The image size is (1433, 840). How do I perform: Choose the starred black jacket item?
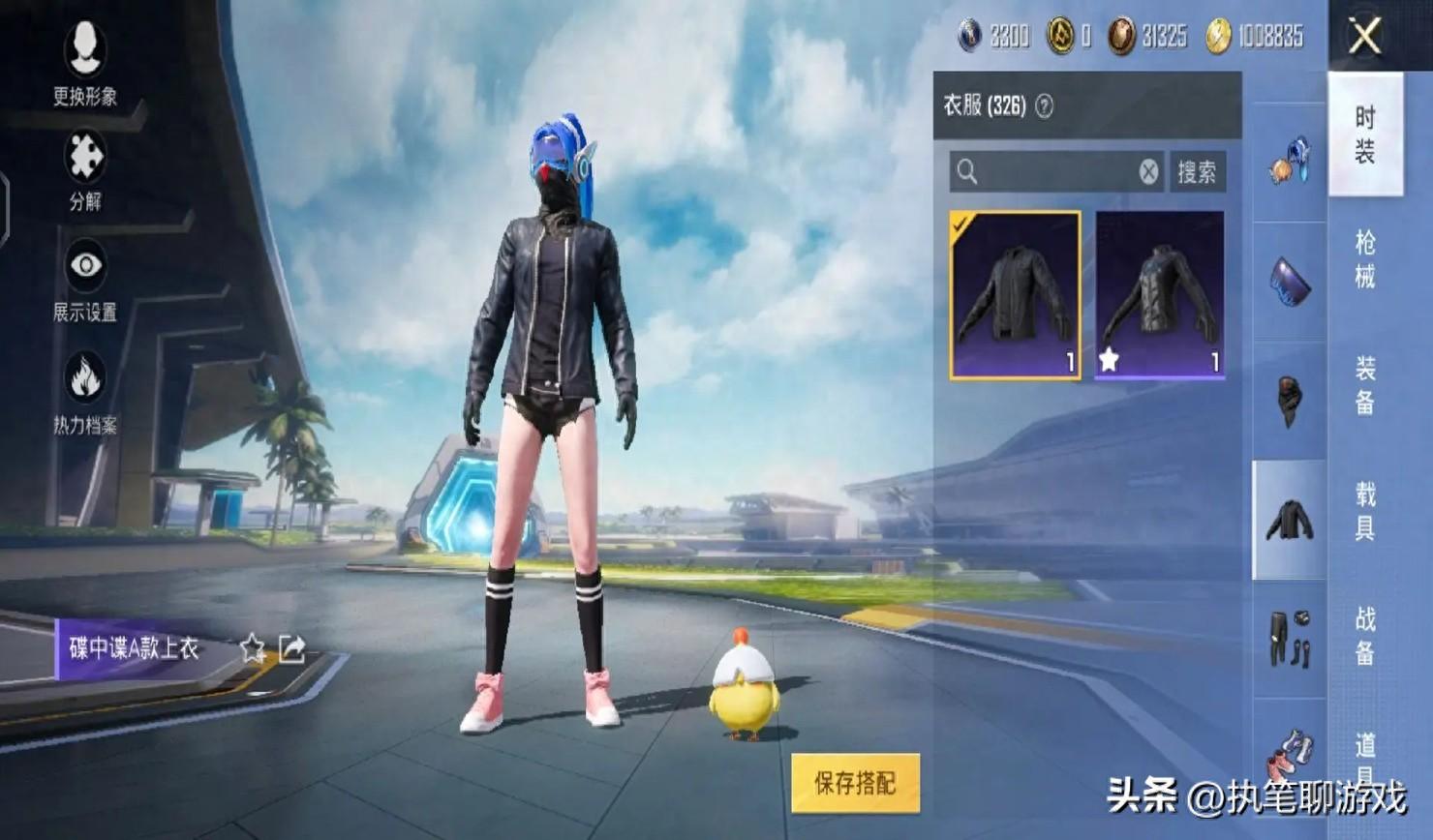click(x=1160, y=294)
